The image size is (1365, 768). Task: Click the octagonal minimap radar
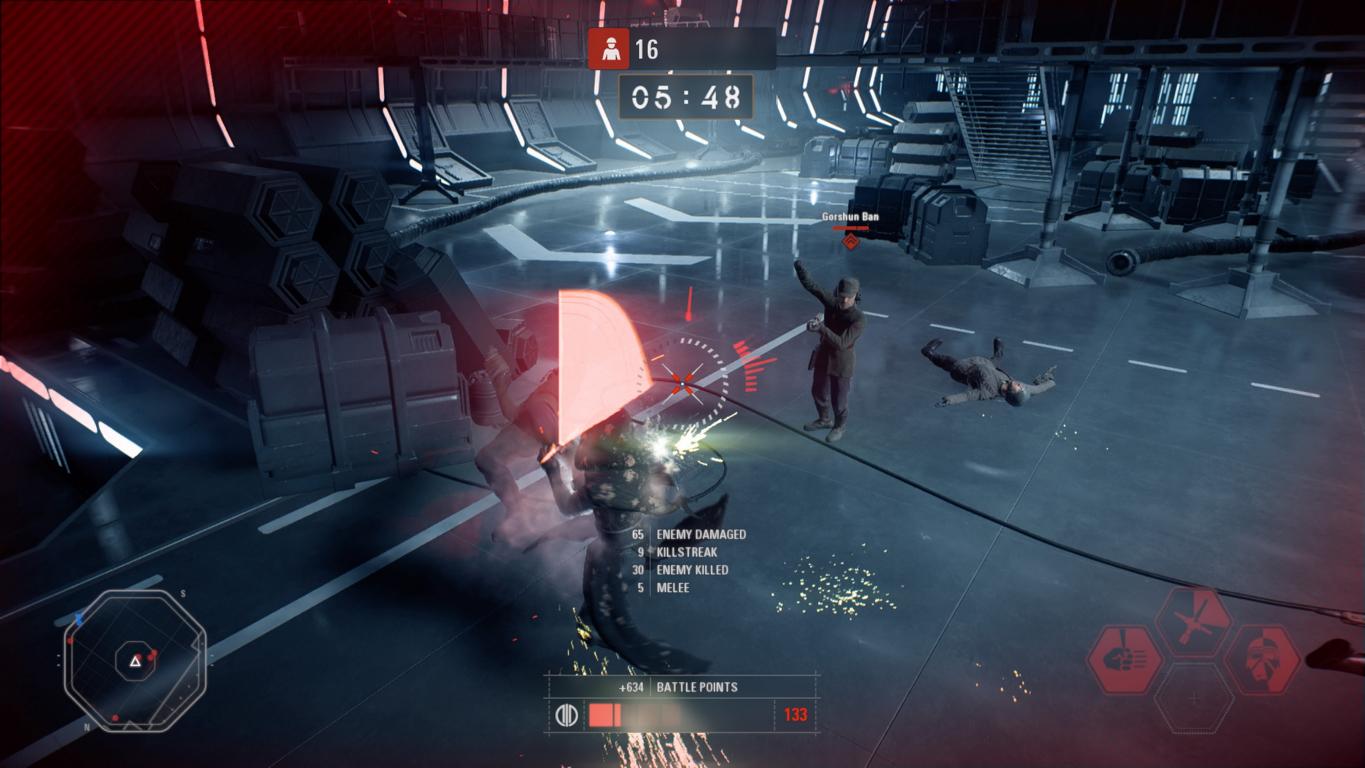(134, 660)
